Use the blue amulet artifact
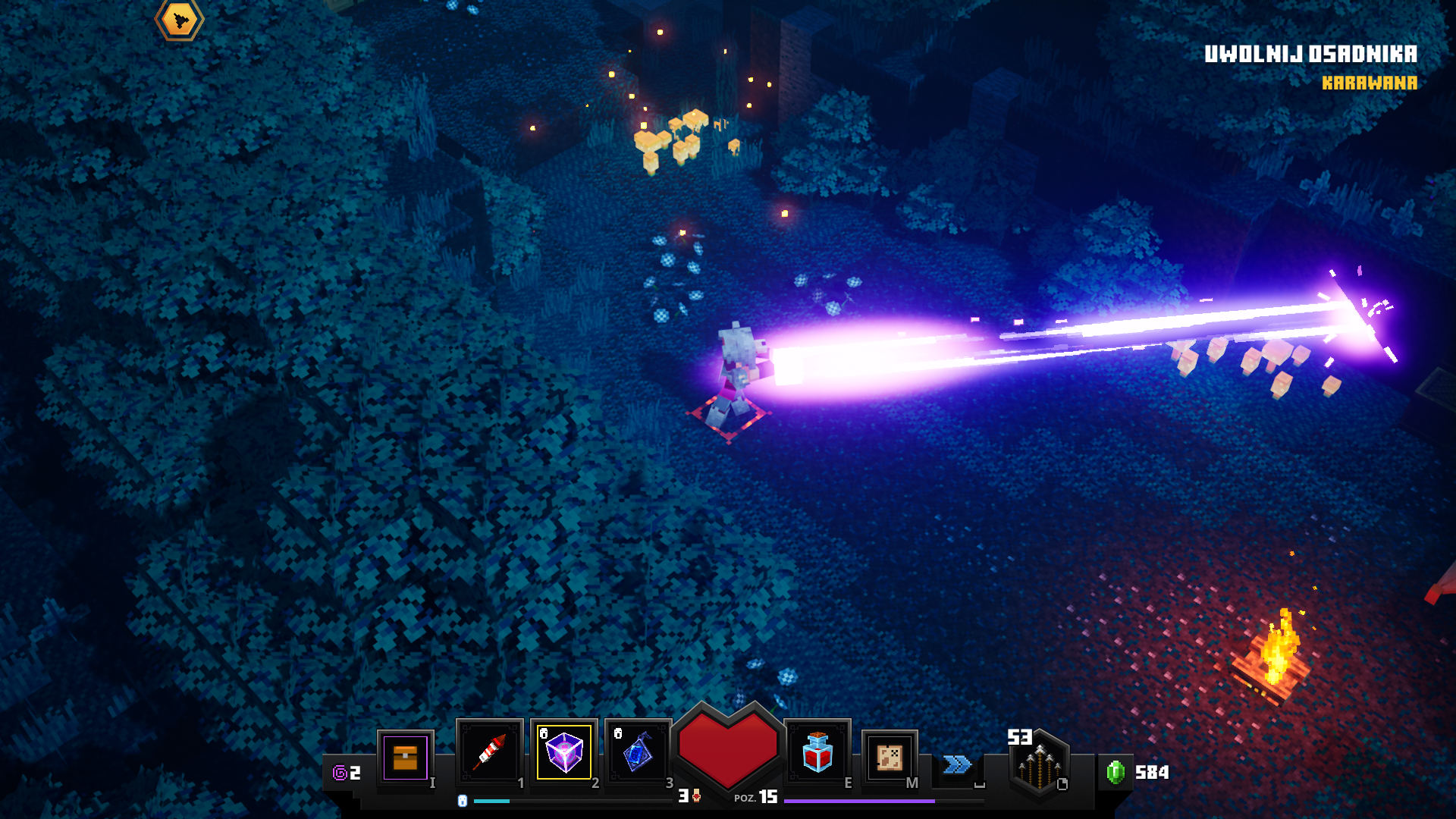The image size is (1456, 819). tap(638, 752)
